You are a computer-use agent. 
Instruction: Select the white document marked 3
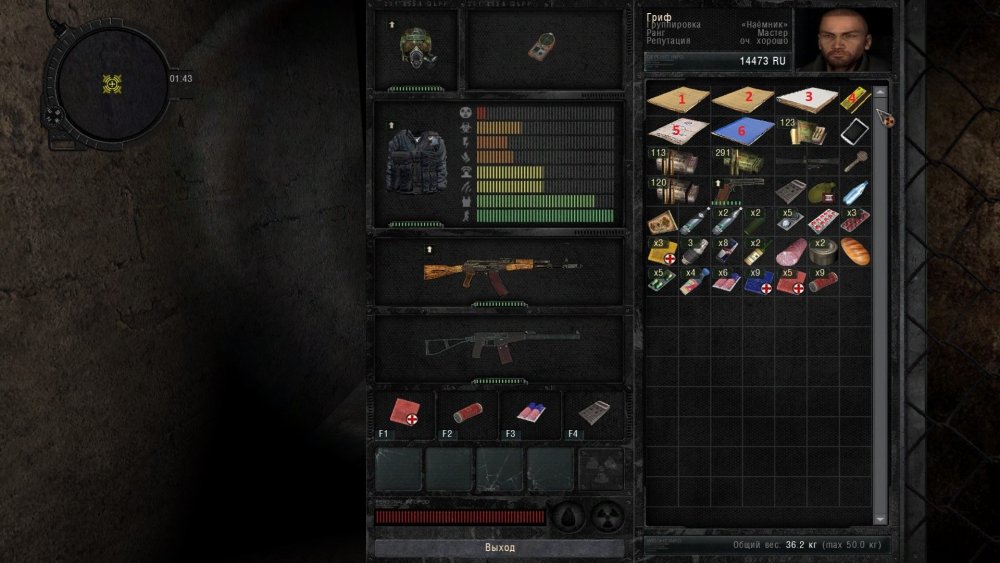(807, 100)
